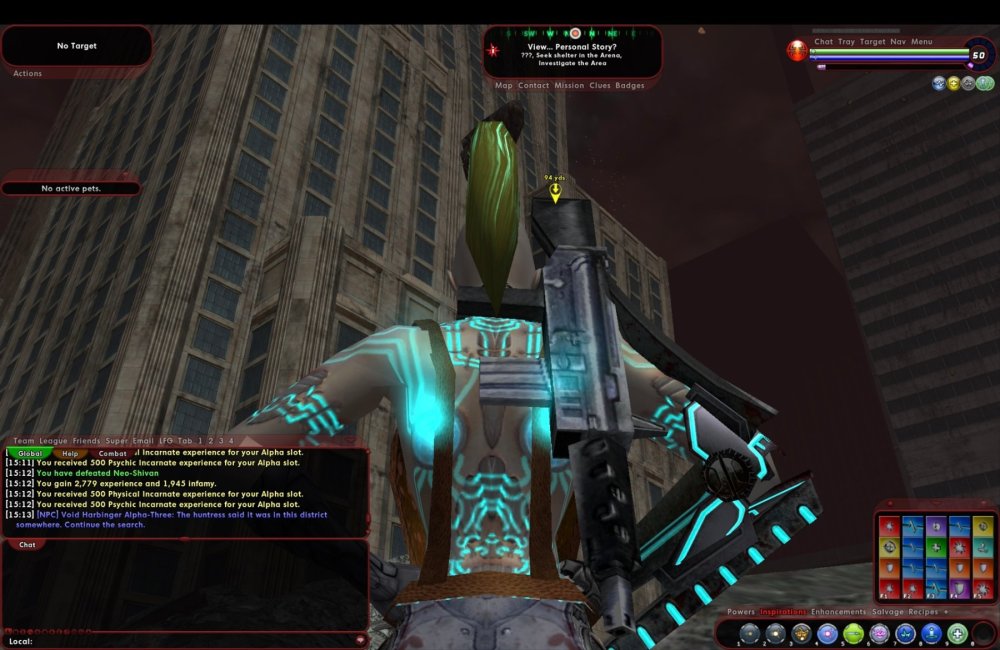Open the Map from the navigation bar

(504, 86)
